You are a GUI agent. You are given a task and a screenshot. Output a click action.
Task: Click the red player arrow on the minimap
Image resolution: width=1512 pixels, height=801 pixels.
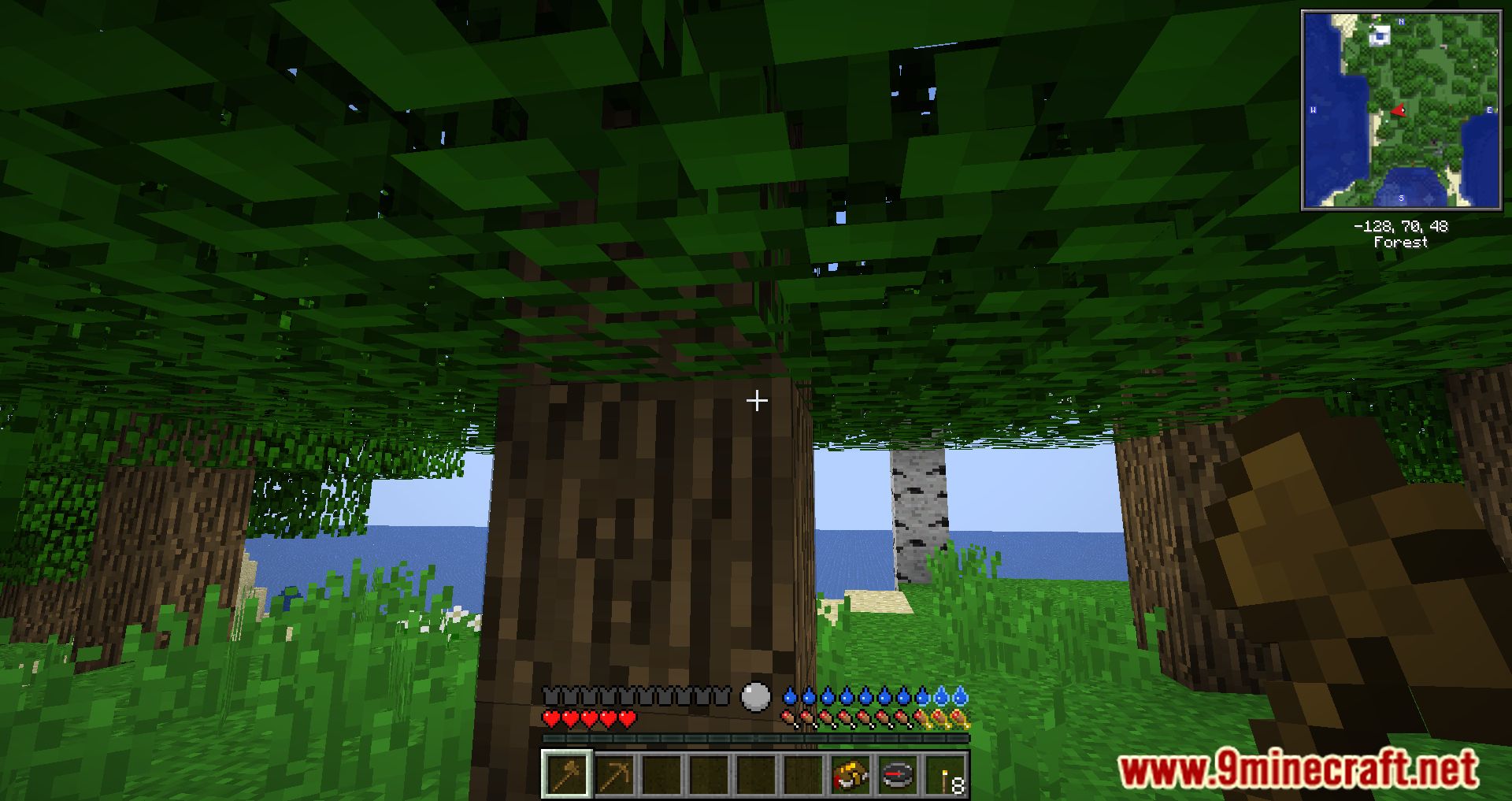1399,110
